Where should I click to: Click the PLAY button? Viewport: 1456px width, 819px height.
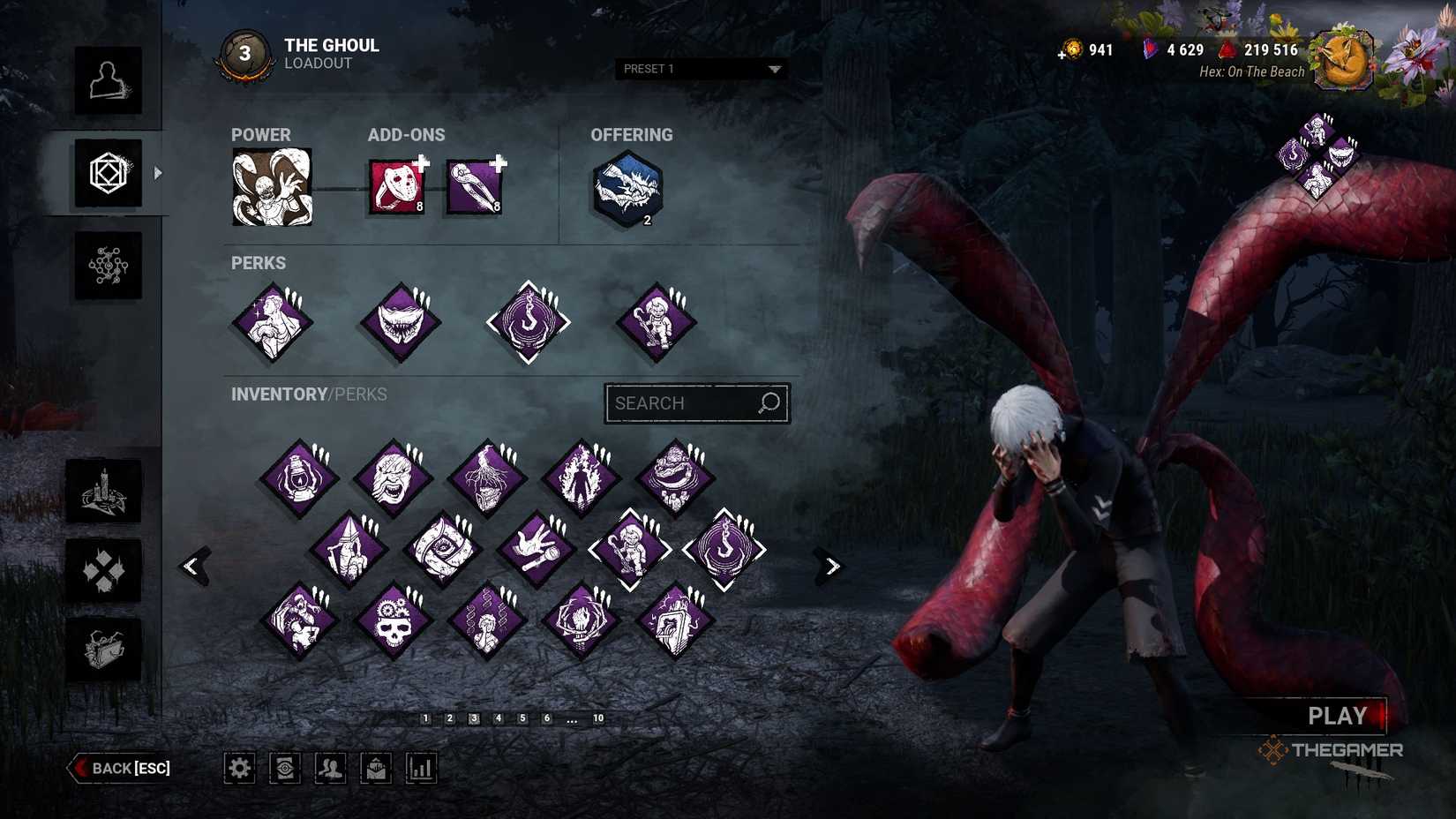point(1338,716)
